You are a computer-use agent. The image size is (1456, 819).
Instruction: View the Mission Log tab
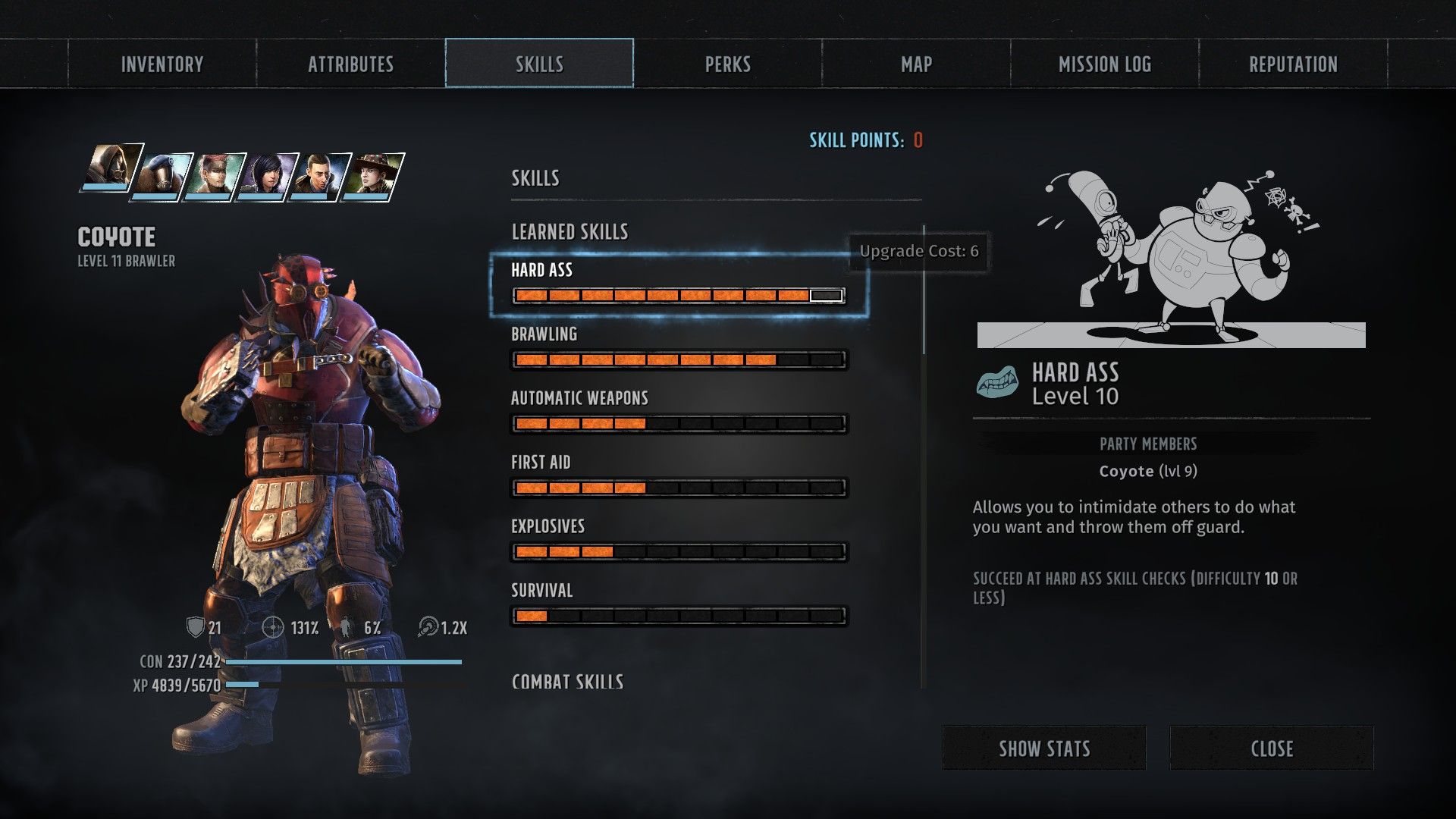point(1105,64)
